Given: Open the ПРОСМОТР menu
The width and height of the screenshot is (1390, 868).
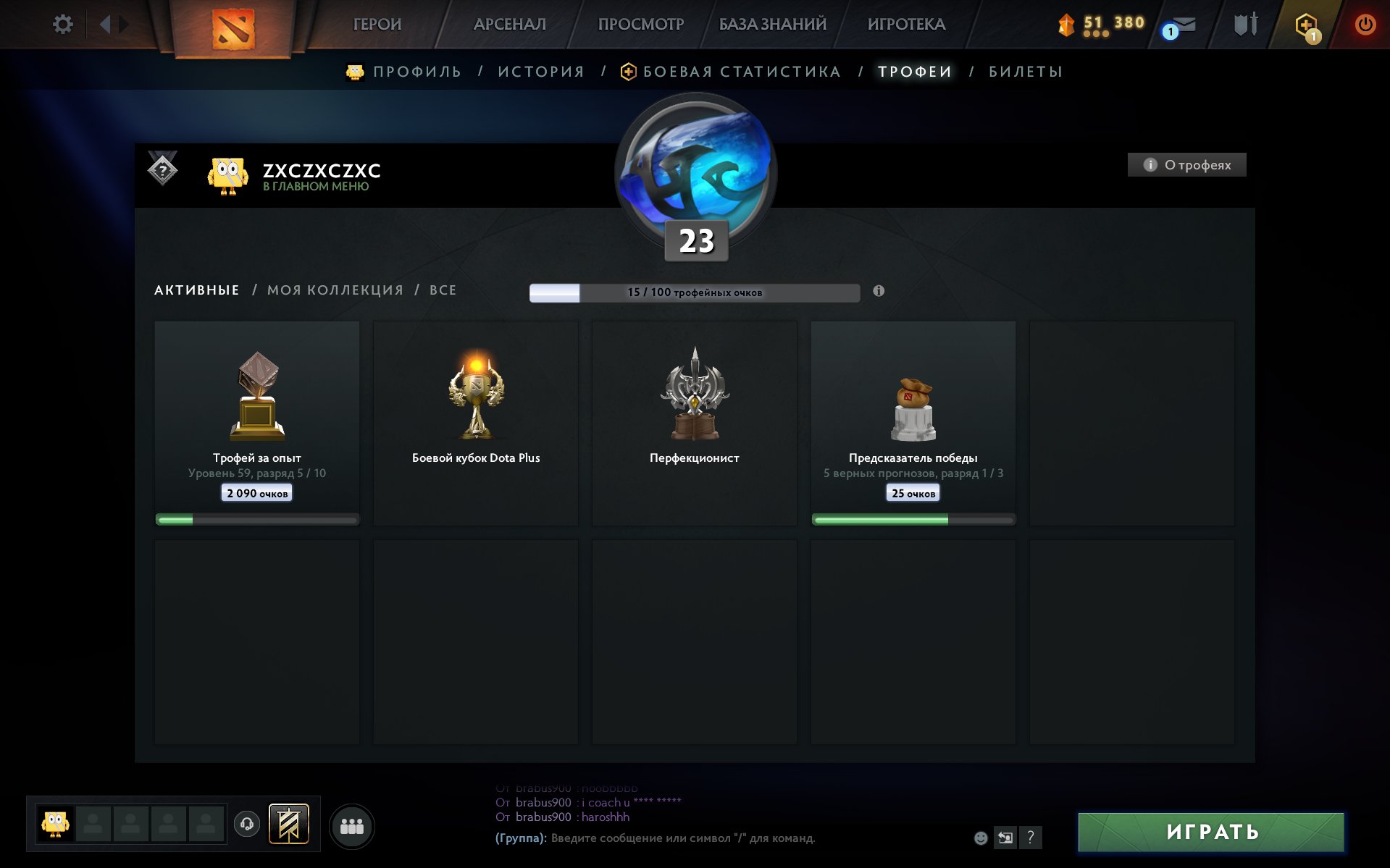Looking at the screenshot, I should click(x=640, y=24).
